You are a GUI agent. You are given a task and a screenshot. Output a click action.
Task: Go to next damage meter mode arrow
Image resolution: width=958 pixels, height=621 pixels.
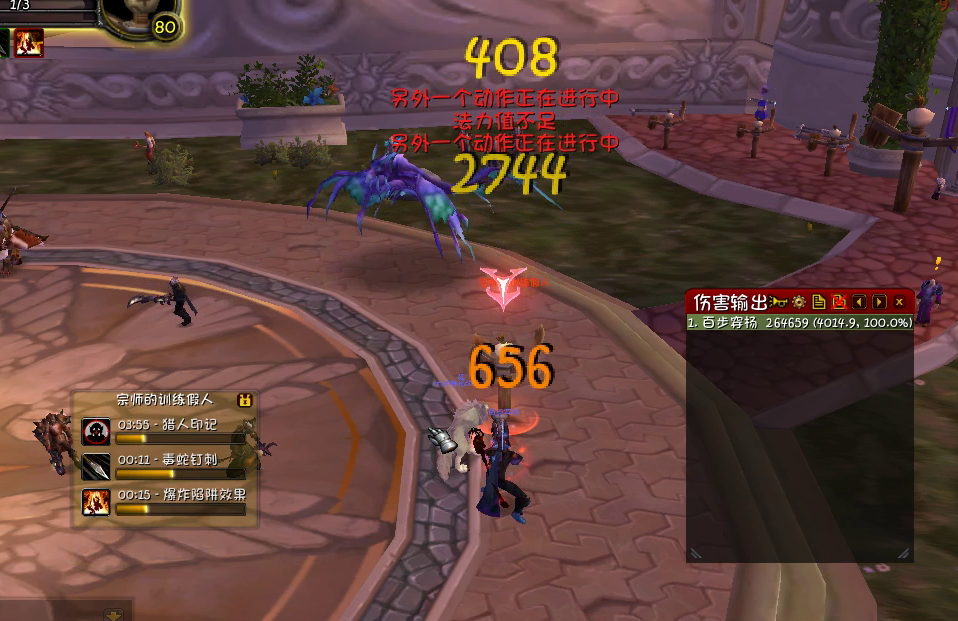point(879,302)
